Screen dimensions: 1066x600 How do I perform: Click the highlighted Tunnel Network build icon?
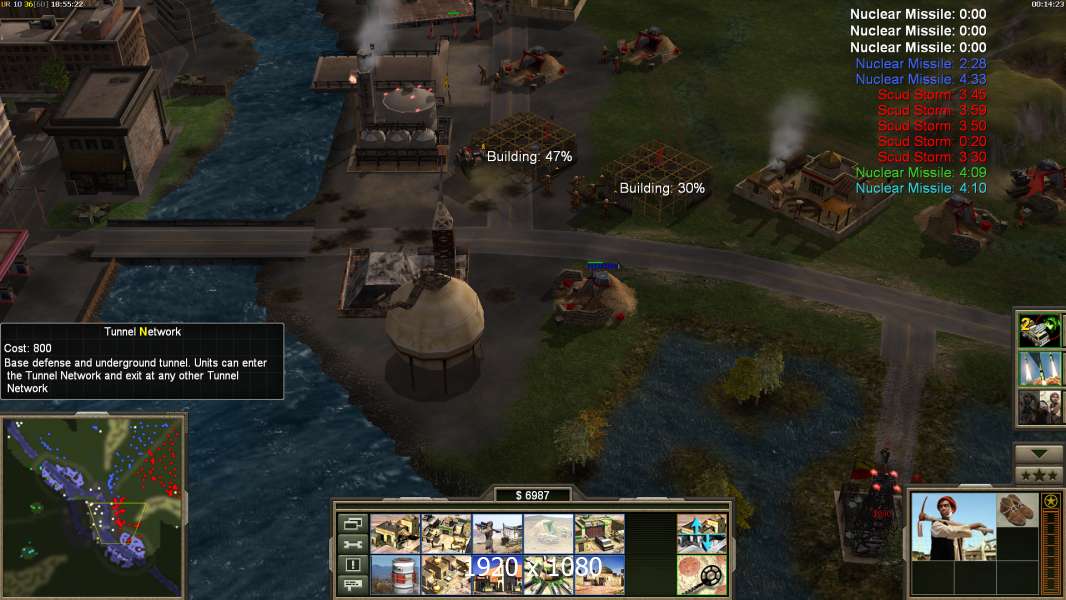pyautogui.click(x=548, y=534)
